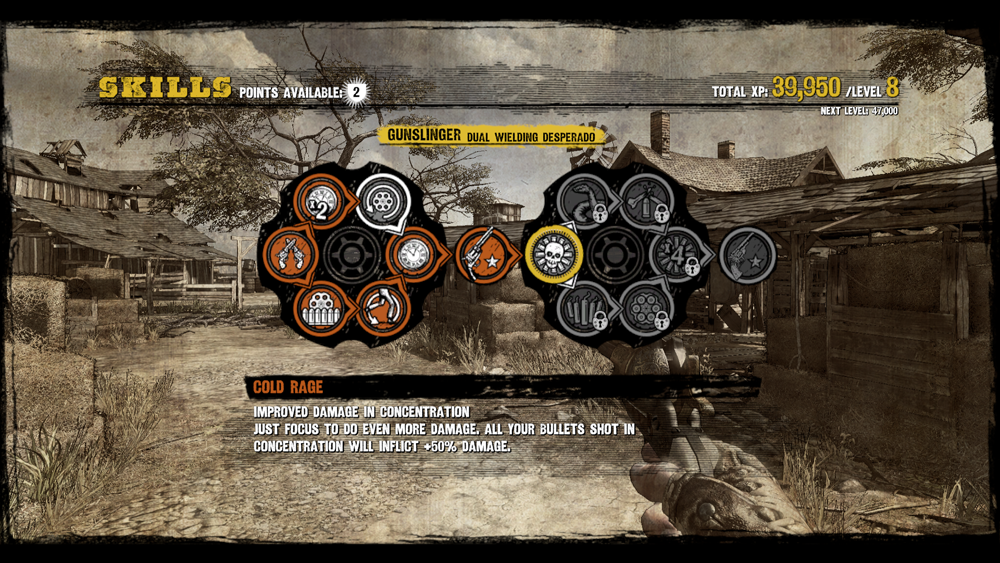The width and height of the screenshot is (1000, 563).
Task: Select the x2 clock skill
Action: [x=322, y=202]
